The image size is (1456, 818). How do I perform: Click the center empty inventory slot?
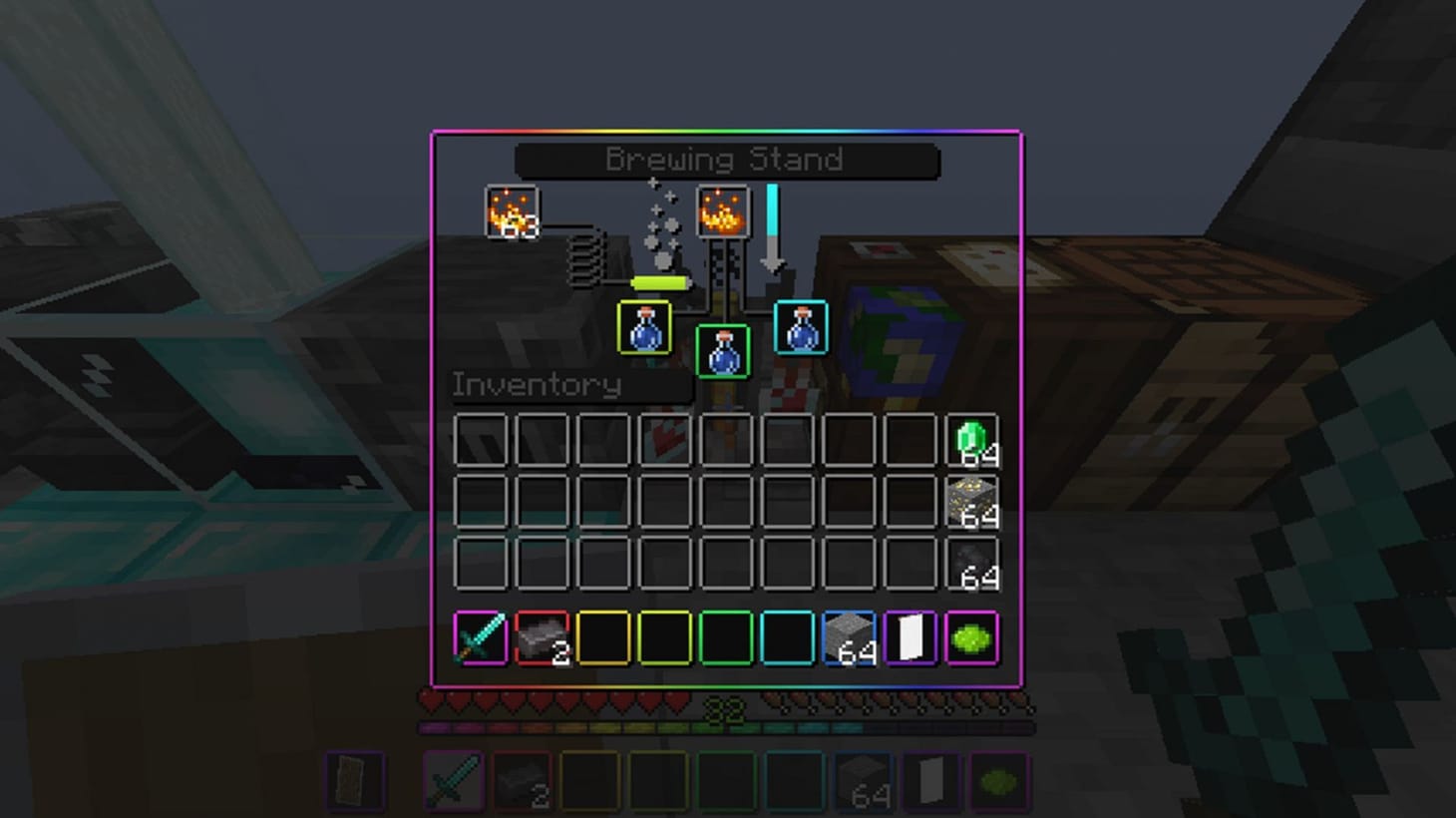click(725, 501)
